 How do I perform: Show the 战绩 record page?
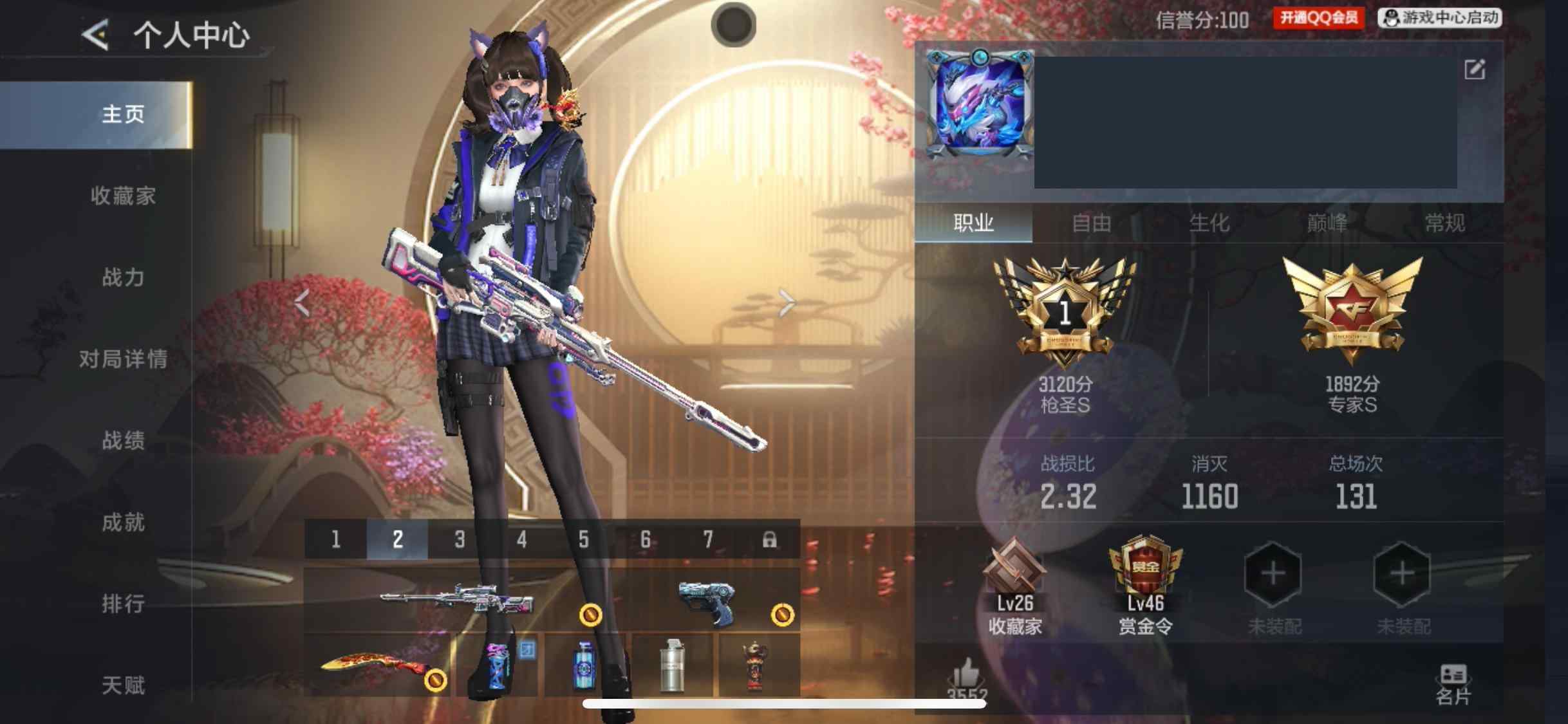click(x=123, y=441)
